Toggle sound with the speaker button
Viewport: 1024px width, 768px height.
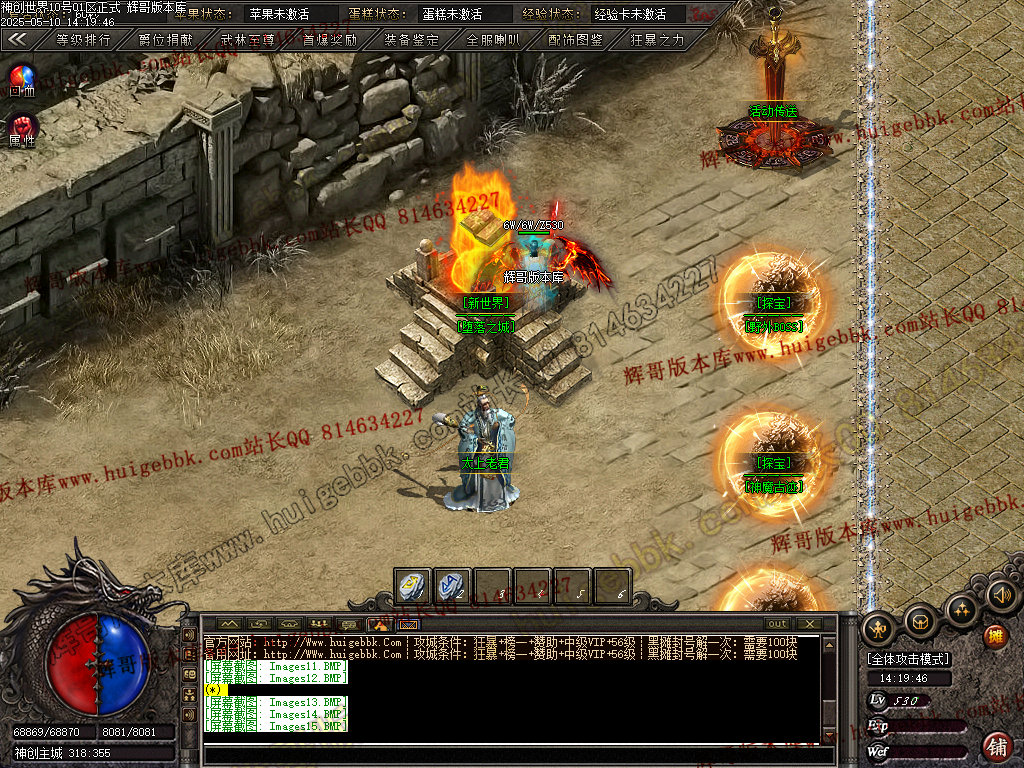click(x=1000, y=596)
